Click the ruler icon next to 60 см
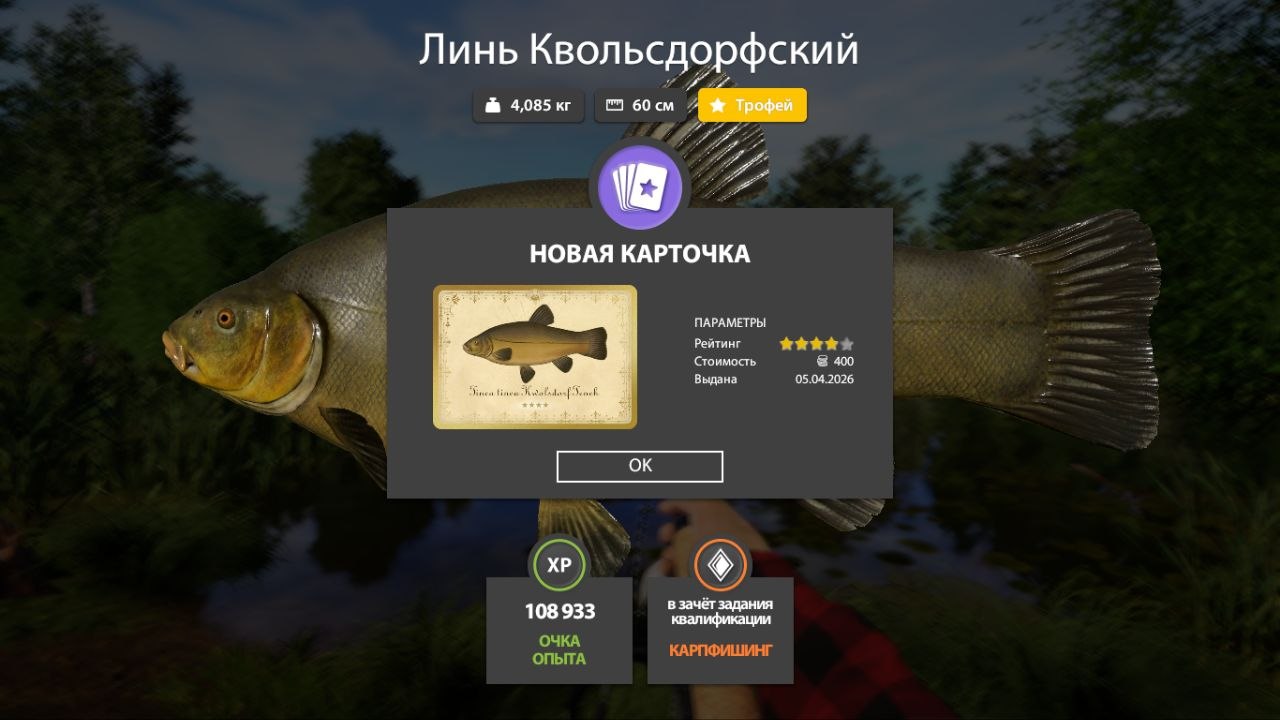Screen dimensions: 1280x720 tap(614, 105)
